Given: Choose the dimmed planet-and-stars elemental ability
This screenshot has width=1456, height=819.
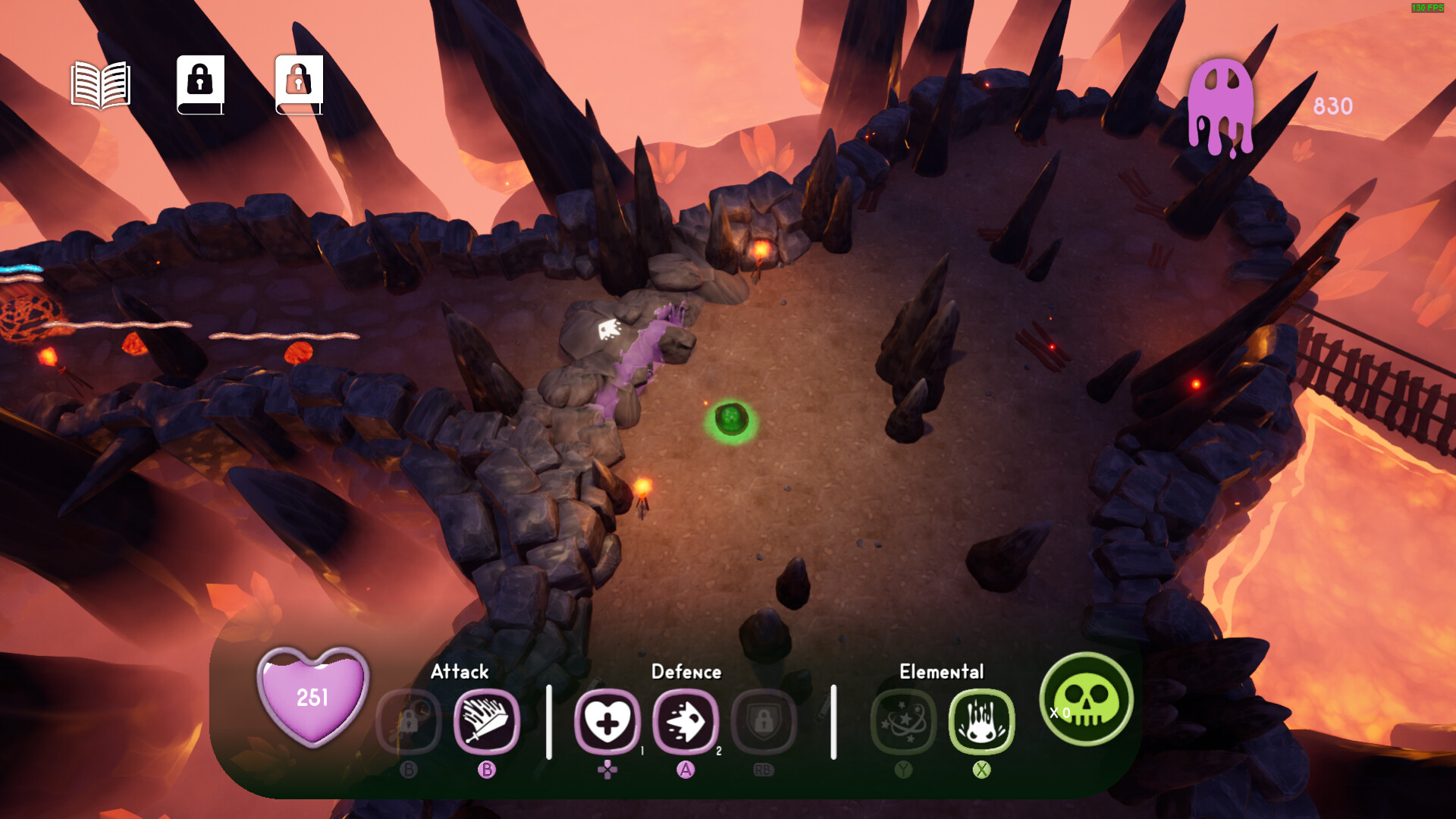Looking at the screenshot, I should 903,721.
